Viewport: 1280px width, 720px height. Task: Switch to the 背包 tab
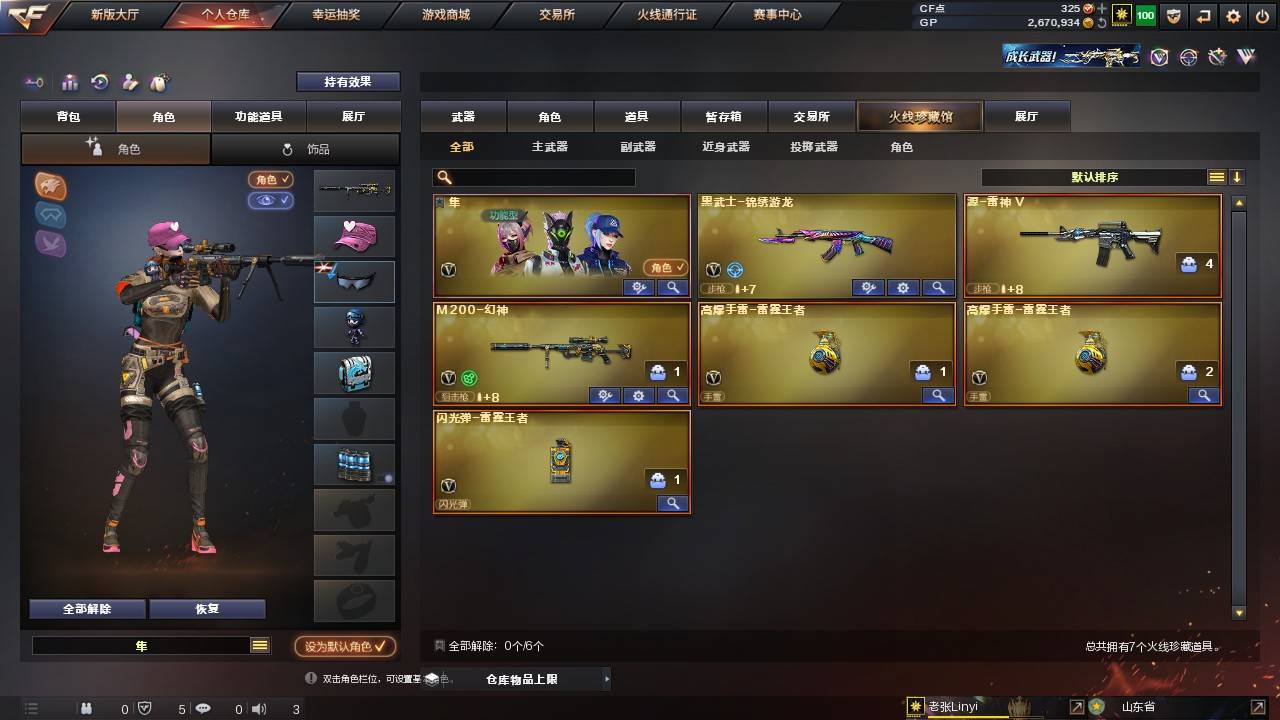[67, 116]
